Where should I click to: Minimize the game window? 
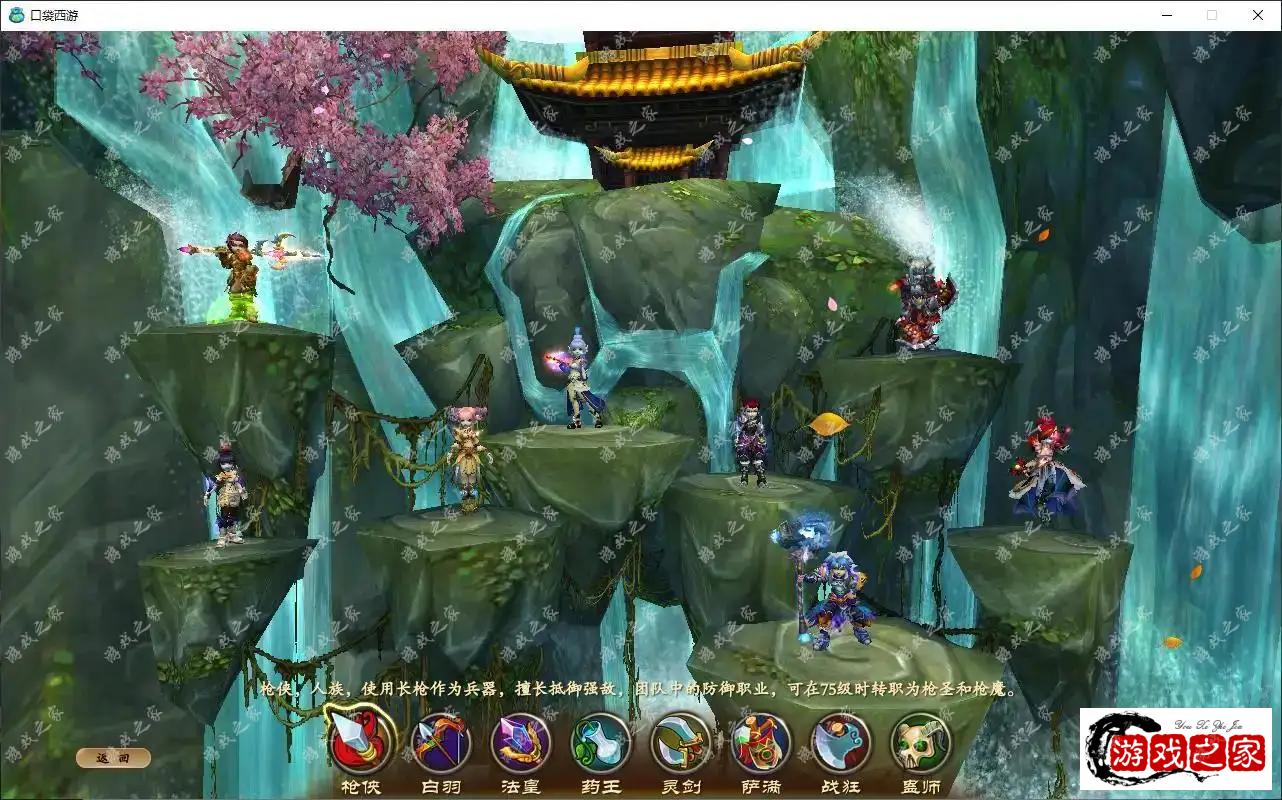coord(1168,15)
